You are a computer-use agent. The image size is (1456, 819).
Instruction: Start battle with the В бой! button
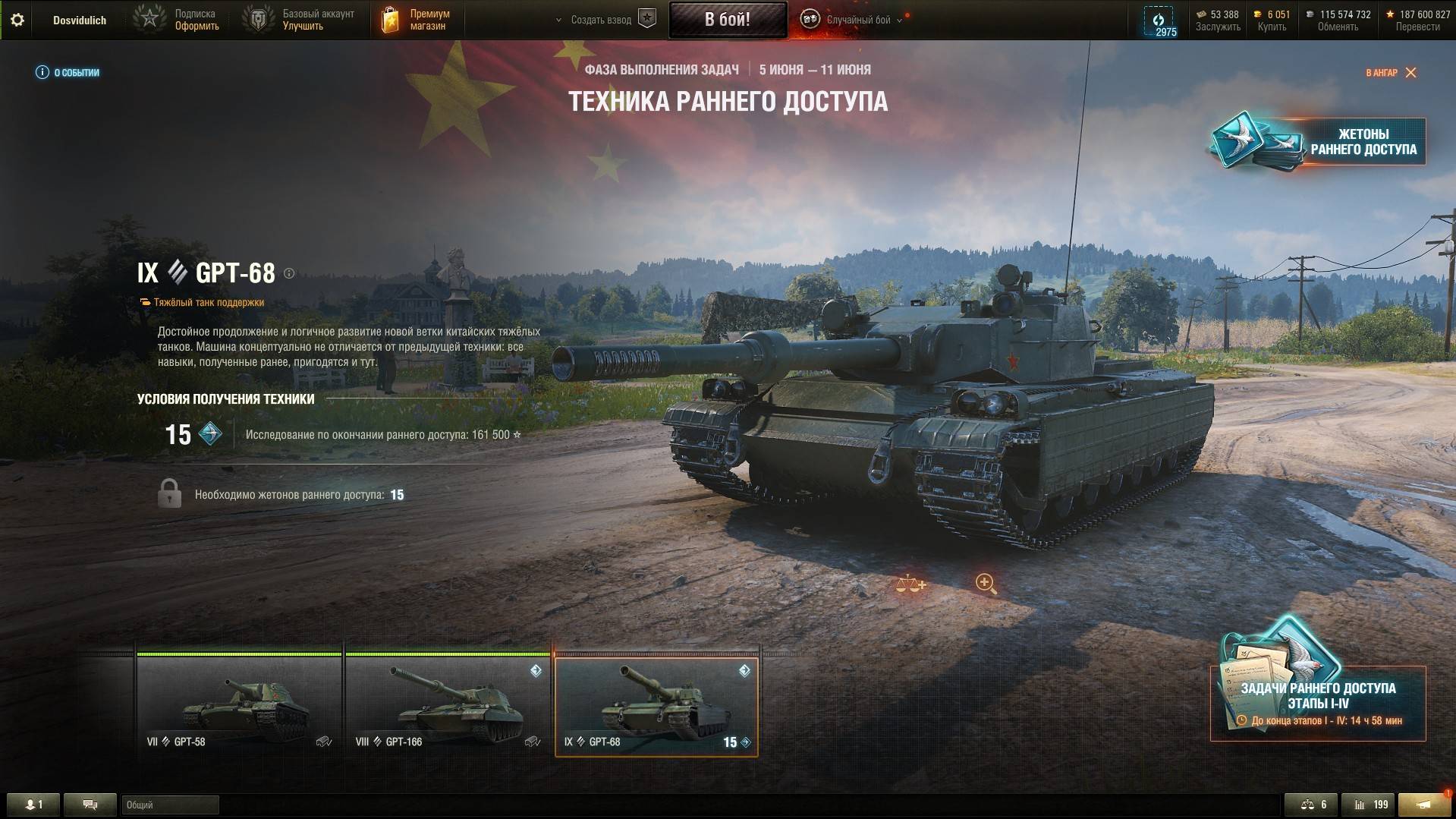[727, 20]
